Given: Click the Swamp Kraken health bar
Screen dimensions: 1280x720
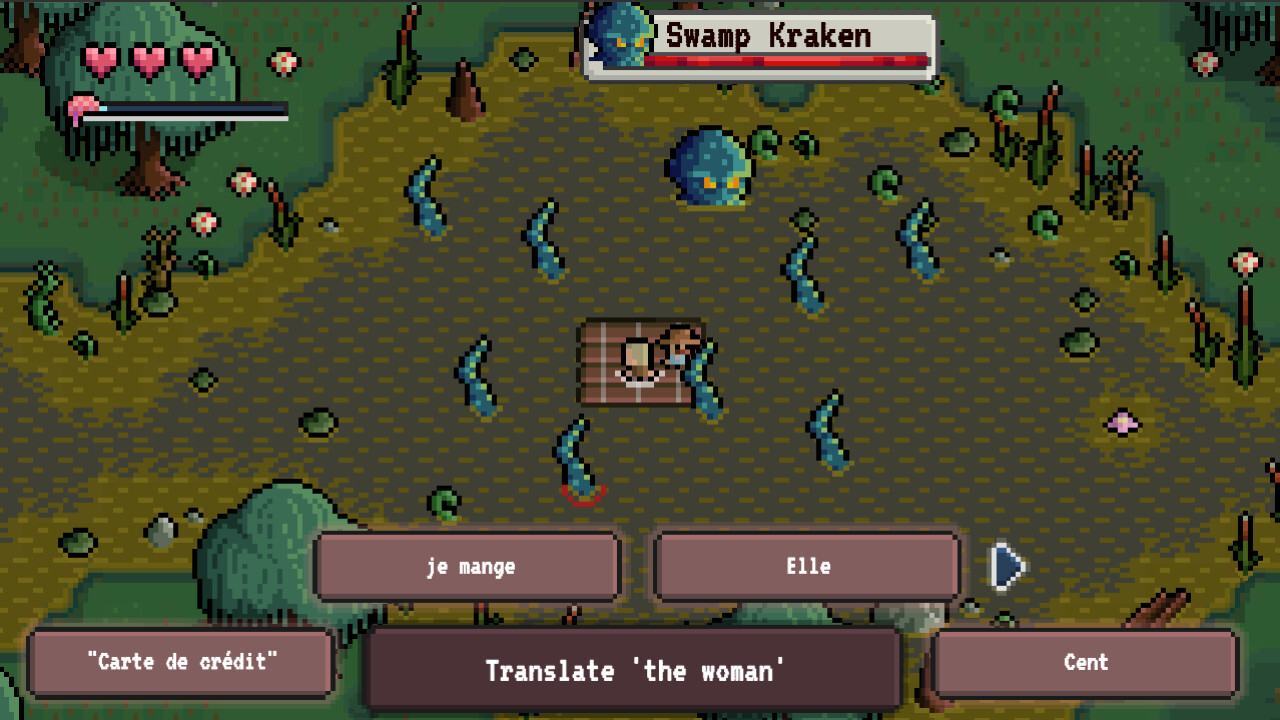Looking at the screenshot, I should tap(785, 60).
